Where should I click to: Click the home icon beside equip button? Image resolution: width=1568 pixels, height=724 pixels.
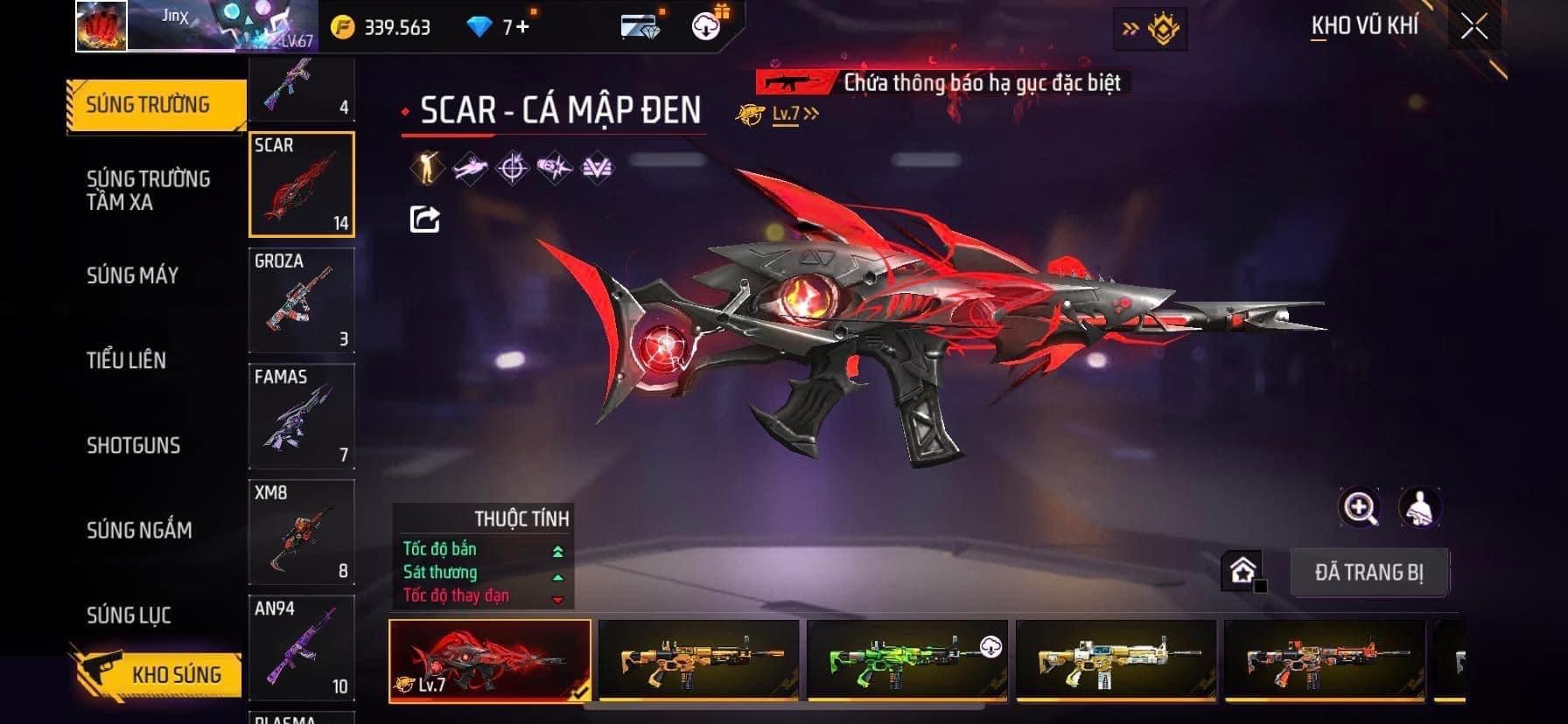pyautogui.click(x=1242, y=572)
